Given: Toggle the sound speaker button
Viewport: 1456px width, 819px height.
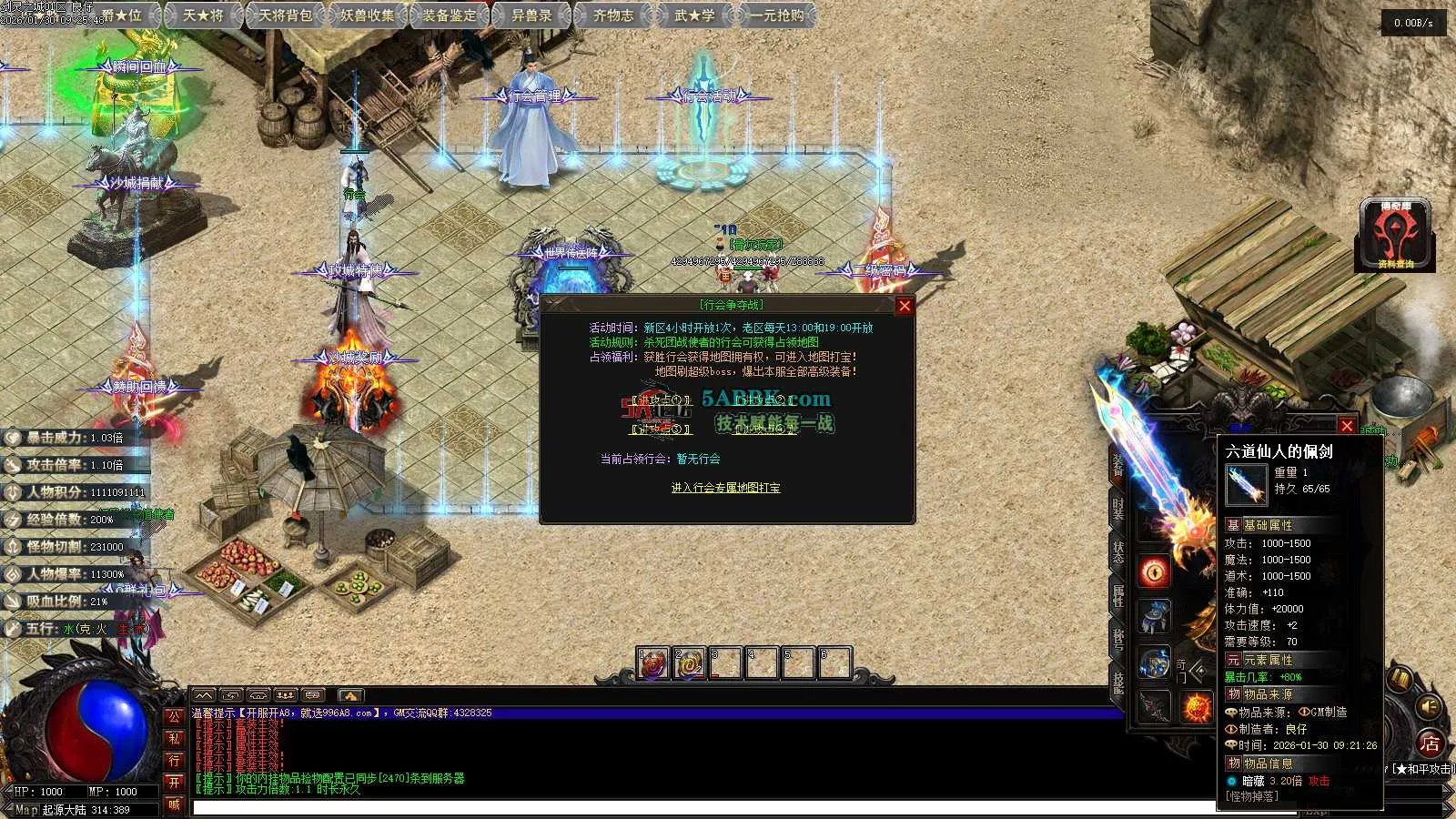Looking at the screenshot, I should pyautogui.click(x=1430, y=707).
